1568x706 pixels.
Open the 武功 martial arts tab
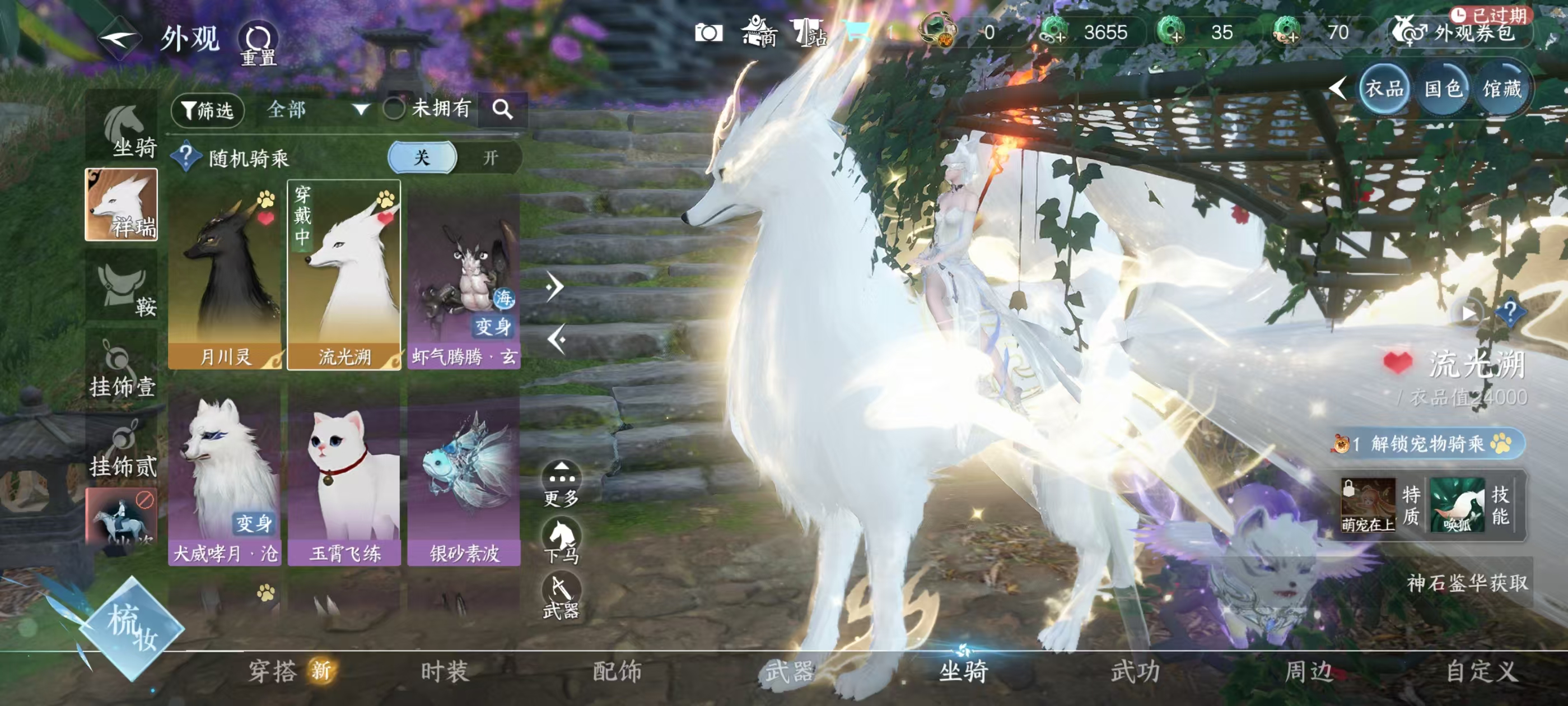point(1135,671)
